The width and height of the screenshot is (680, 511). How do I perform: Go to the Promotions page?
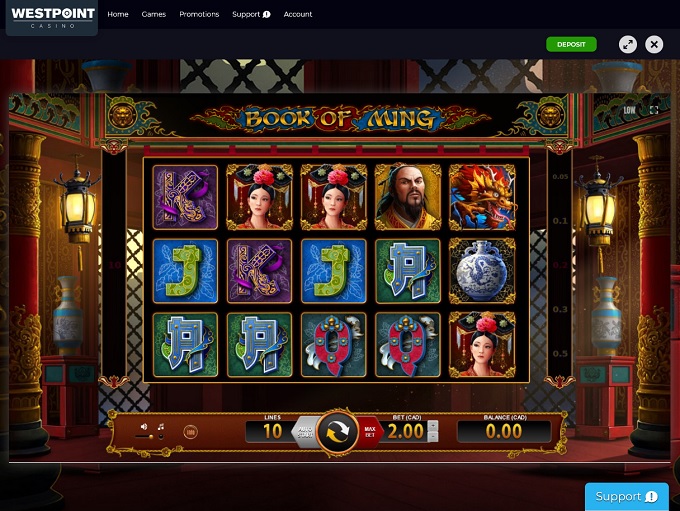coord(199,14)
